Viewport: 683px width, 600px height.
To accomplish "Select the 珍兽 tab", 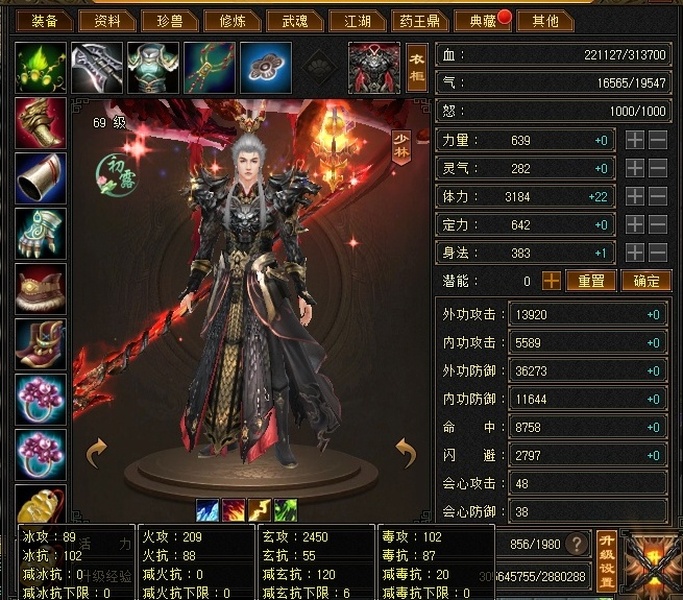I will coord(170,20).
